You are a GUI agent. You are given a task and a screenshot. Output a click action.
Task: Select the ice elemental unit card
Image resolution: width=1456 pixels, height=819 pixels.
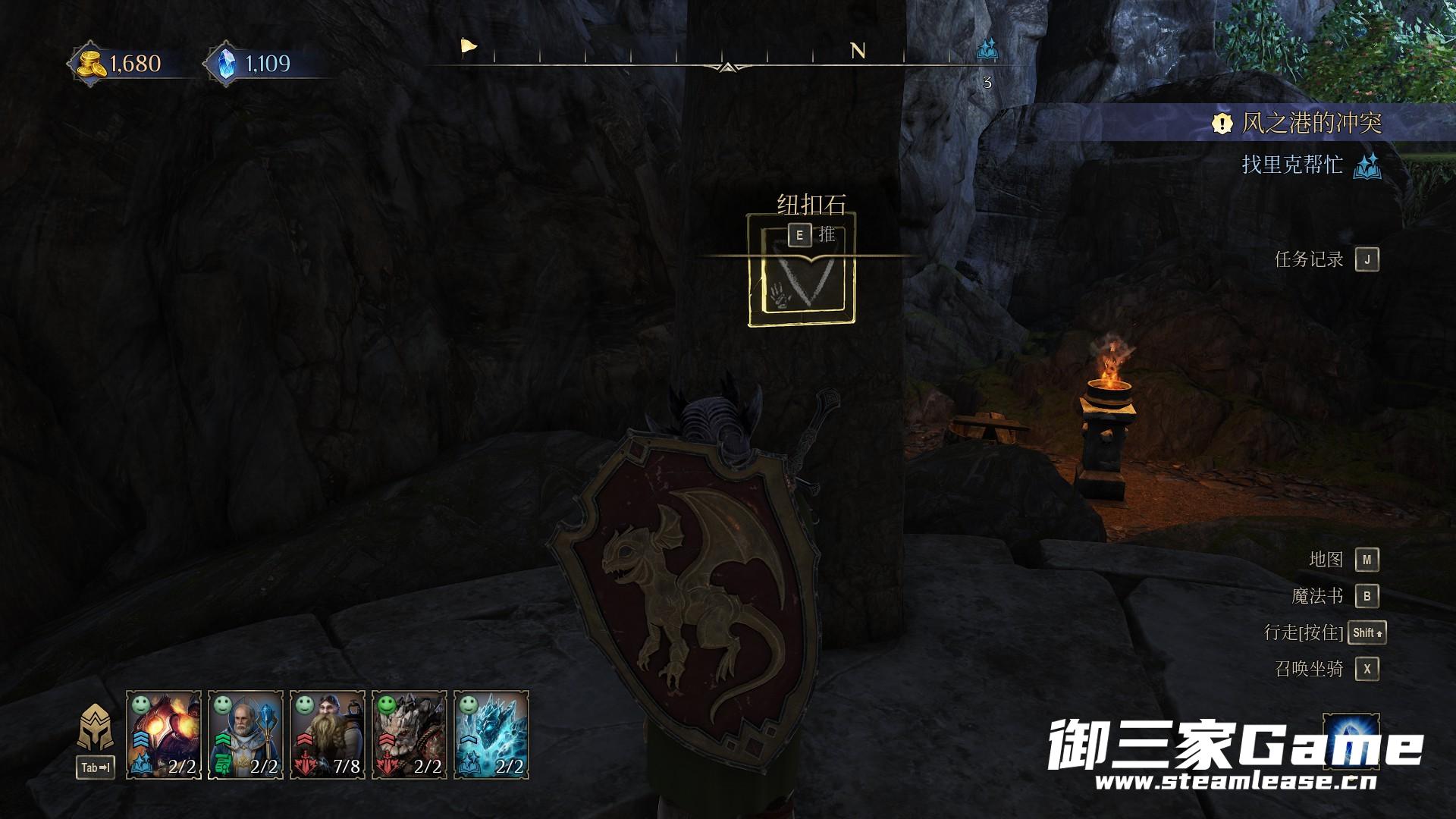pos(491,734)
